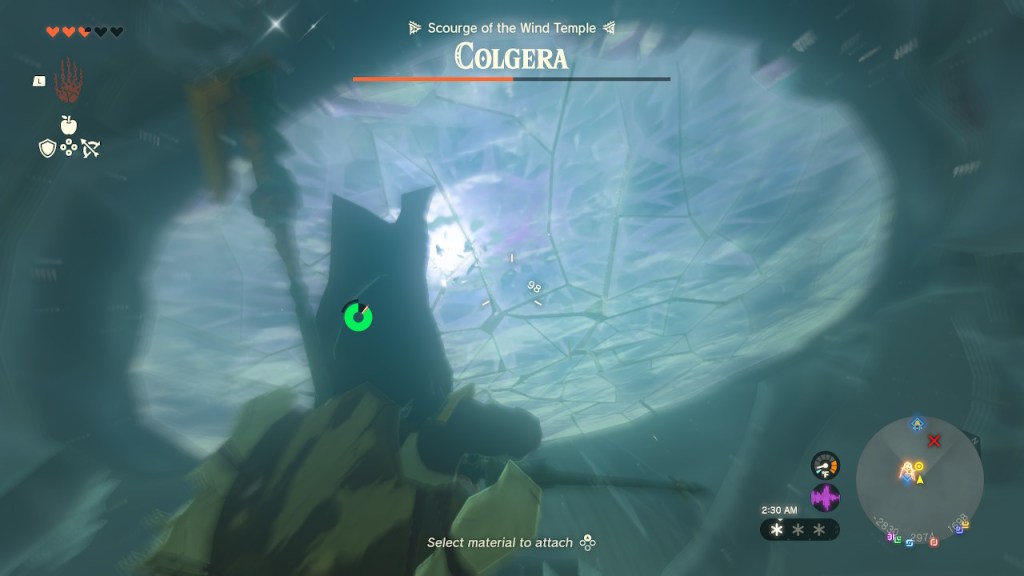This screenshot has width=1024, height=576.
Task: Select the red Ultrahand ability icon
Action: (x=69, y=78)
